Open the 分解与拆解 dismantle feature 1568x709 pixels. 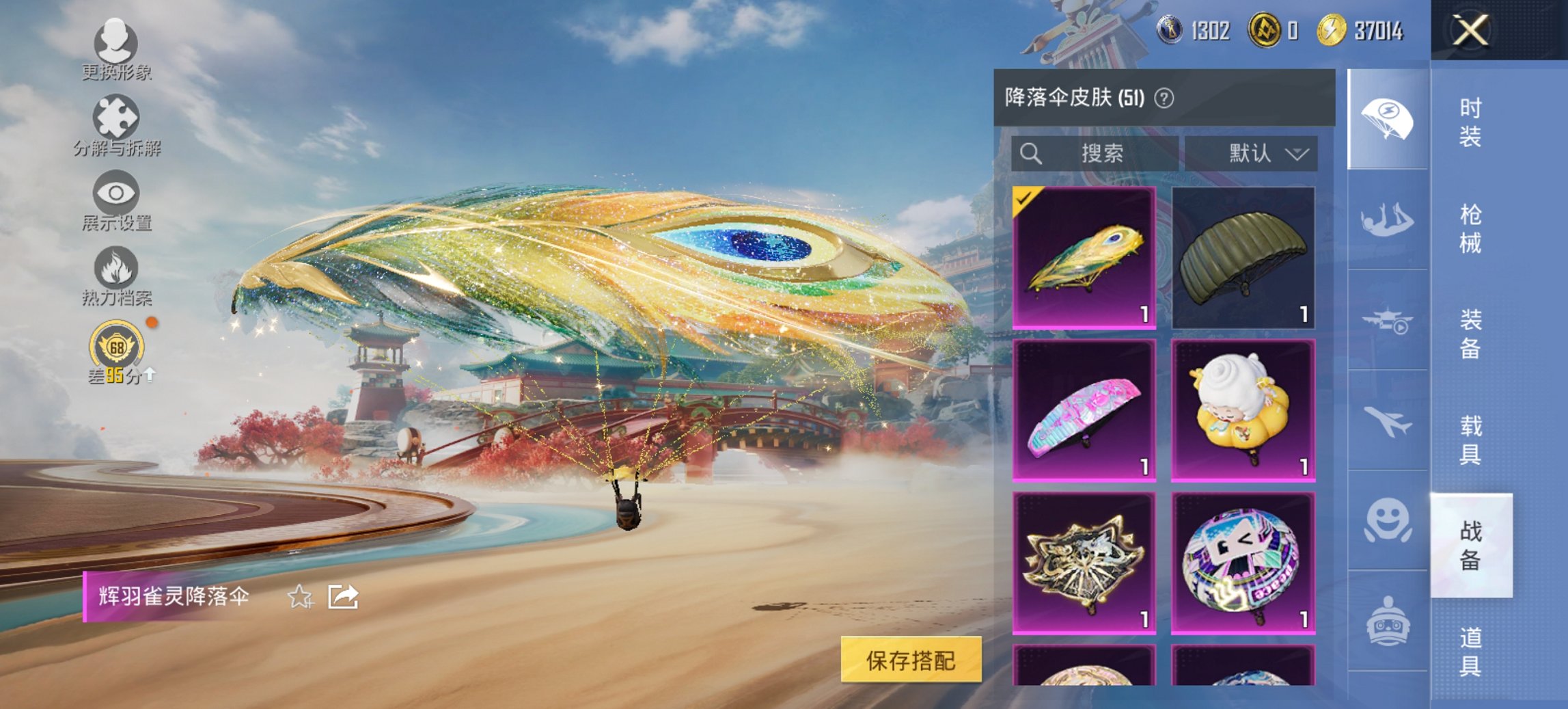[116, 122]
